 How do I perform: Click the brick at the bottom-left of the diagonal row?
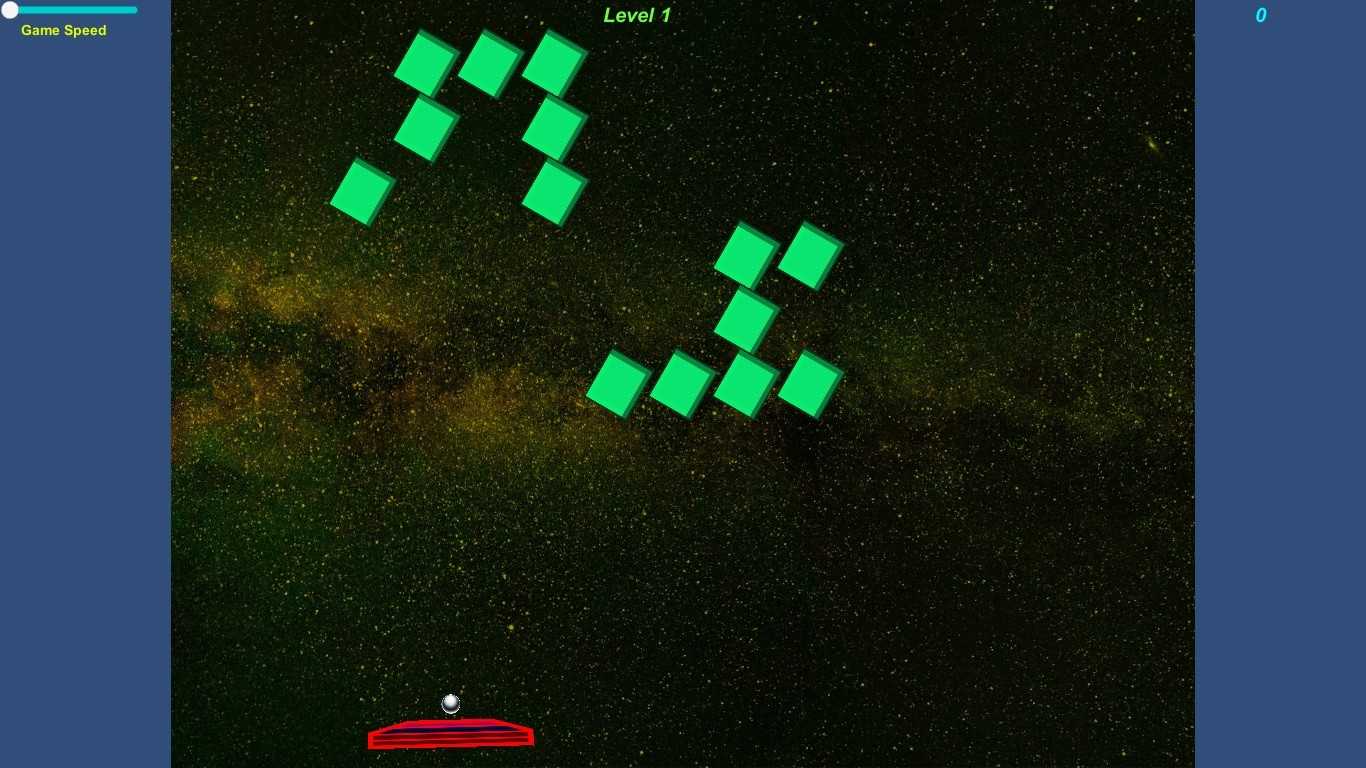[x=615, y=385]
